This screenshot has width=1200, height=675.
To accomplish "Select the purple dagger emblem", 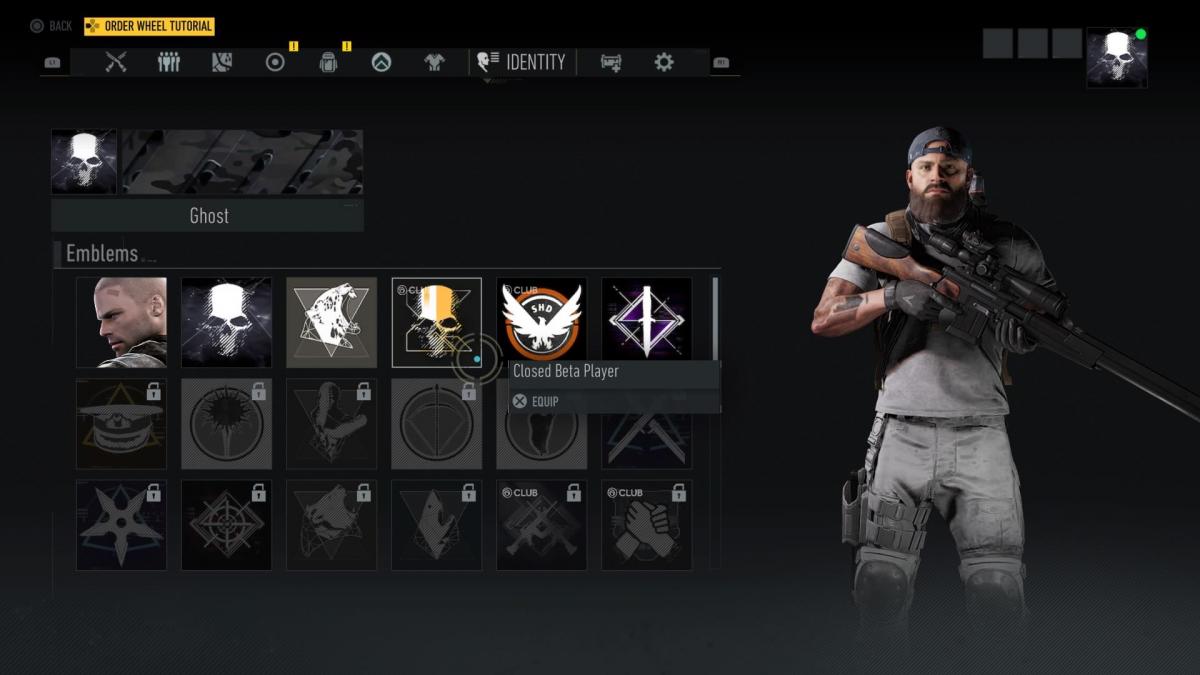I will click(x=646, y=322).
